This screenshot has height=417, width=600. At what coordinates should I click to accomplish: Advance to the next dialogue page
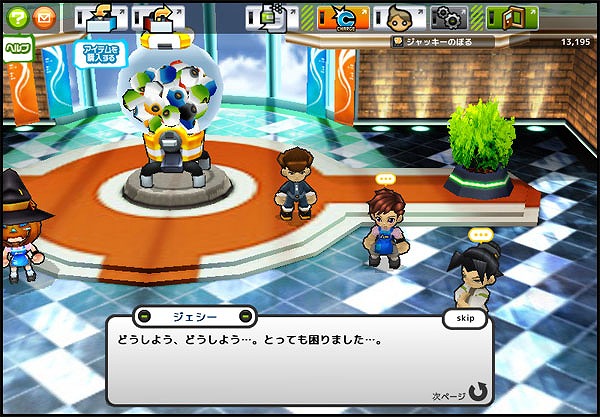pos(476,391)
